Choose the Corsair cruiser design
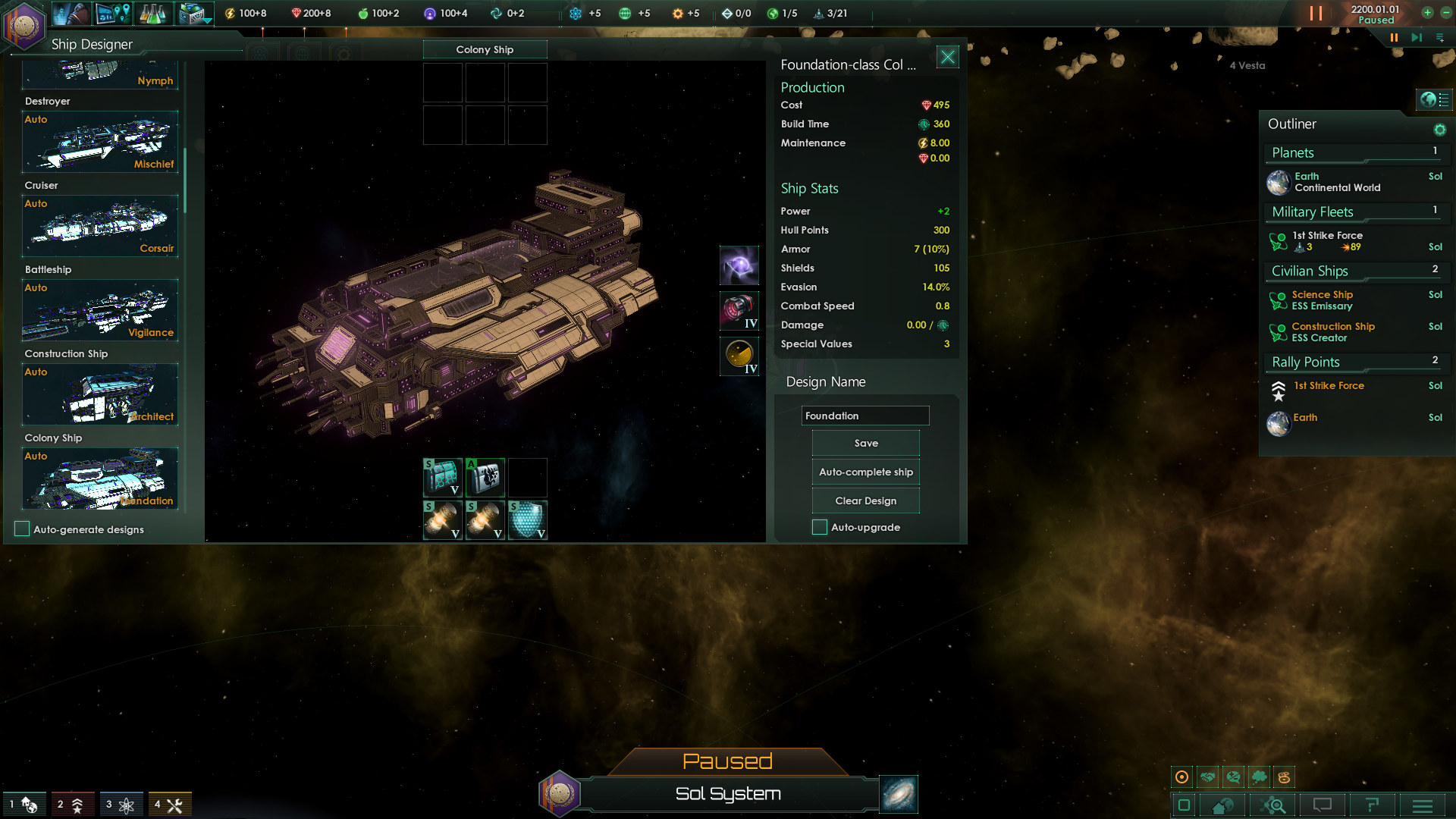 click(x=100, y=227)
